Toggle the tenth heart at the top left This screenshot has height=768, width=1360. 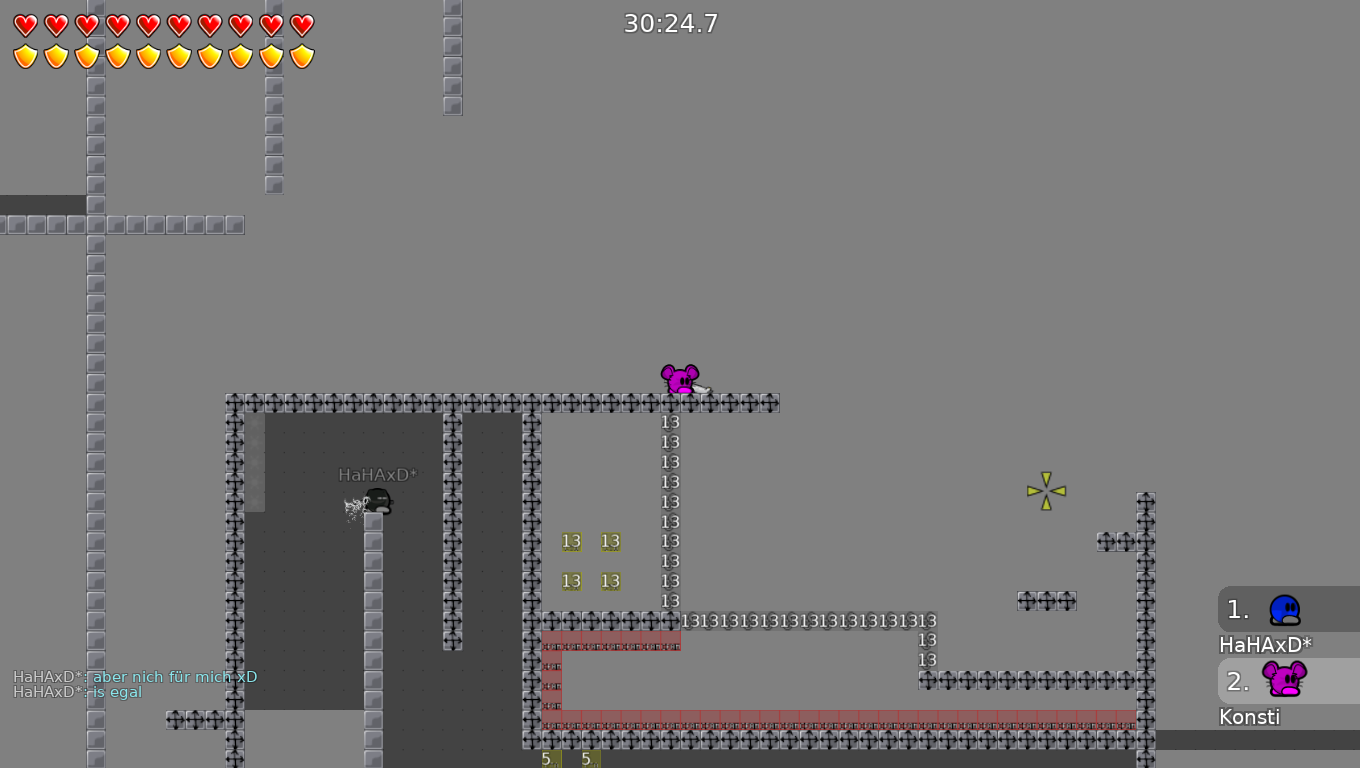[x=301, y=26]
